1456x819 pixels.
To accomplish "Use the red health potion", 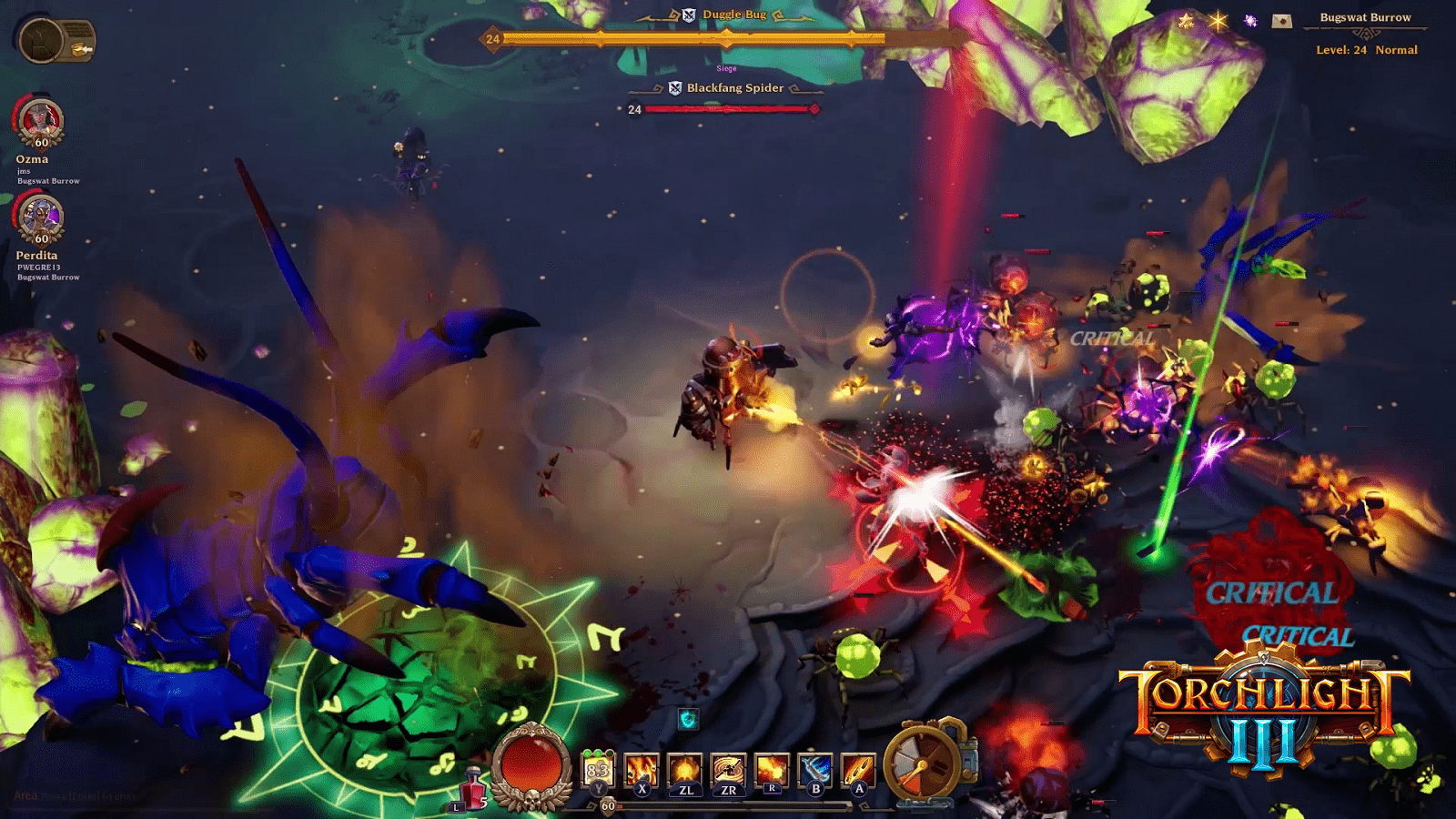I will pos(472,785).
